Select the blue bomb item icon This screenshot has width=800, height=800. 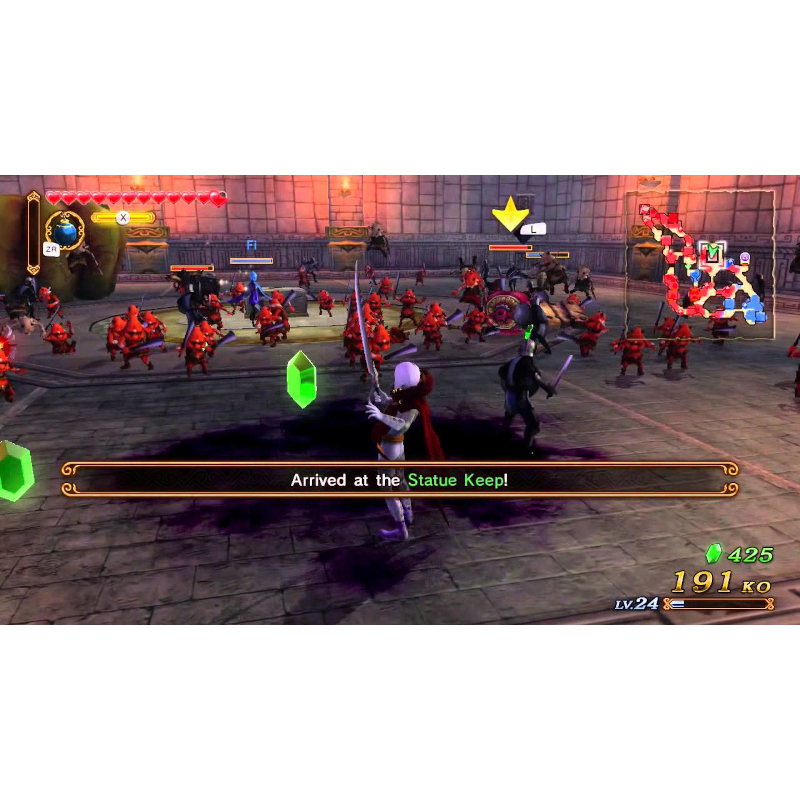point(65,231)
